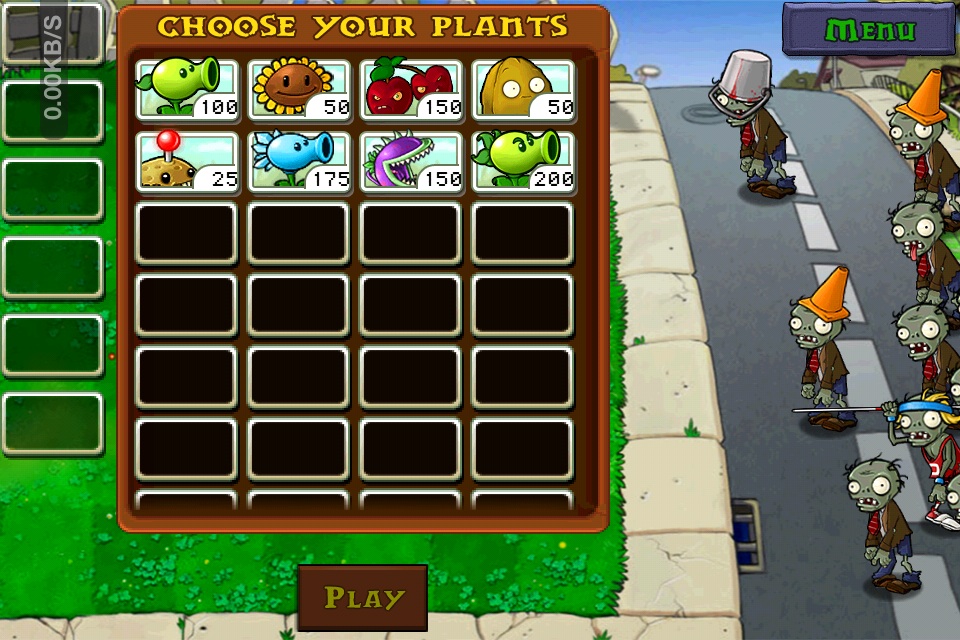Pick the Cherry Bomb seed packet
This screenshot has height=640, width=960.
411,90
